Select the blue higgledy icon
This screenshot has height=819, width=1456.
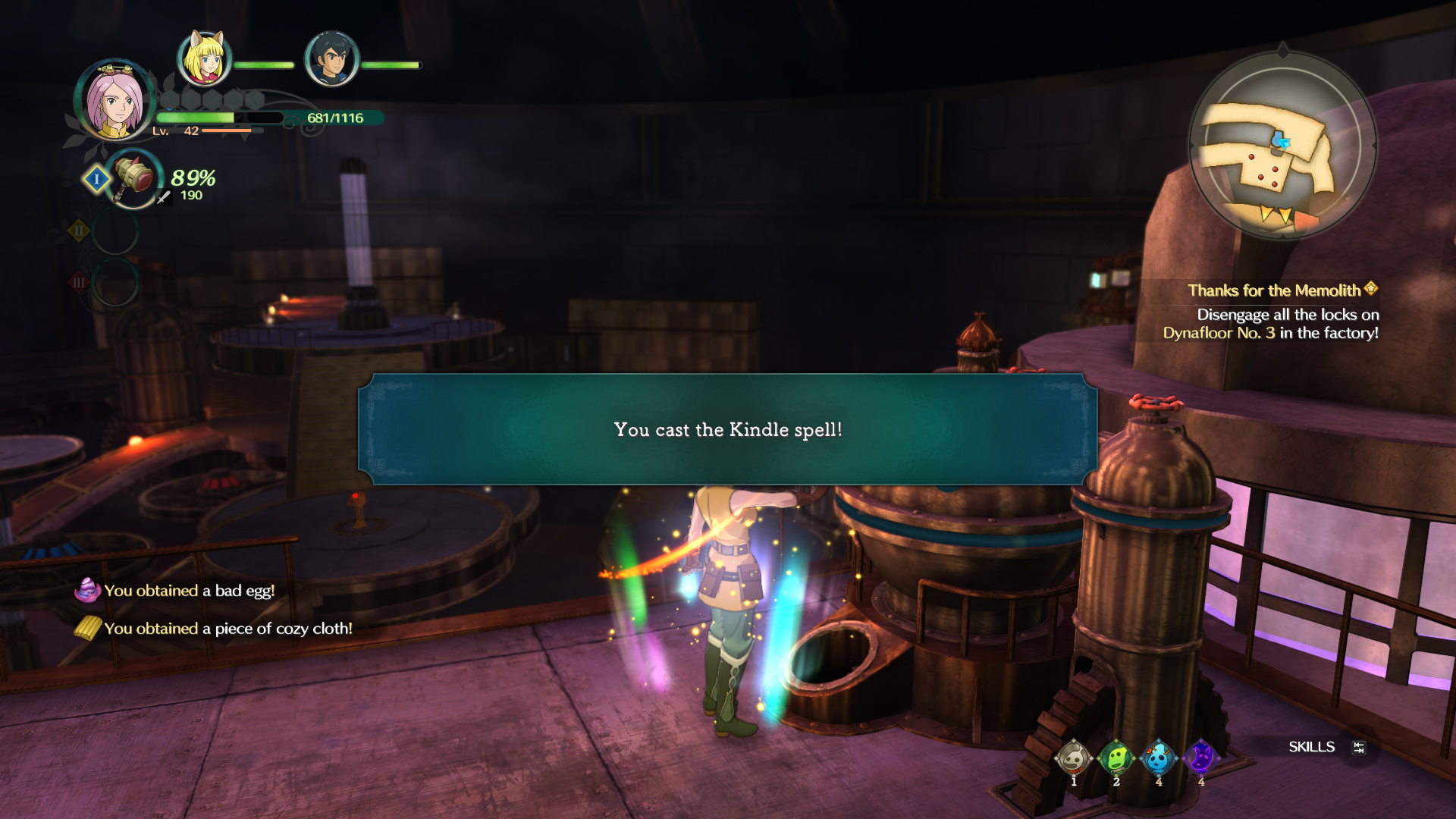click(x=1158, y=758)
